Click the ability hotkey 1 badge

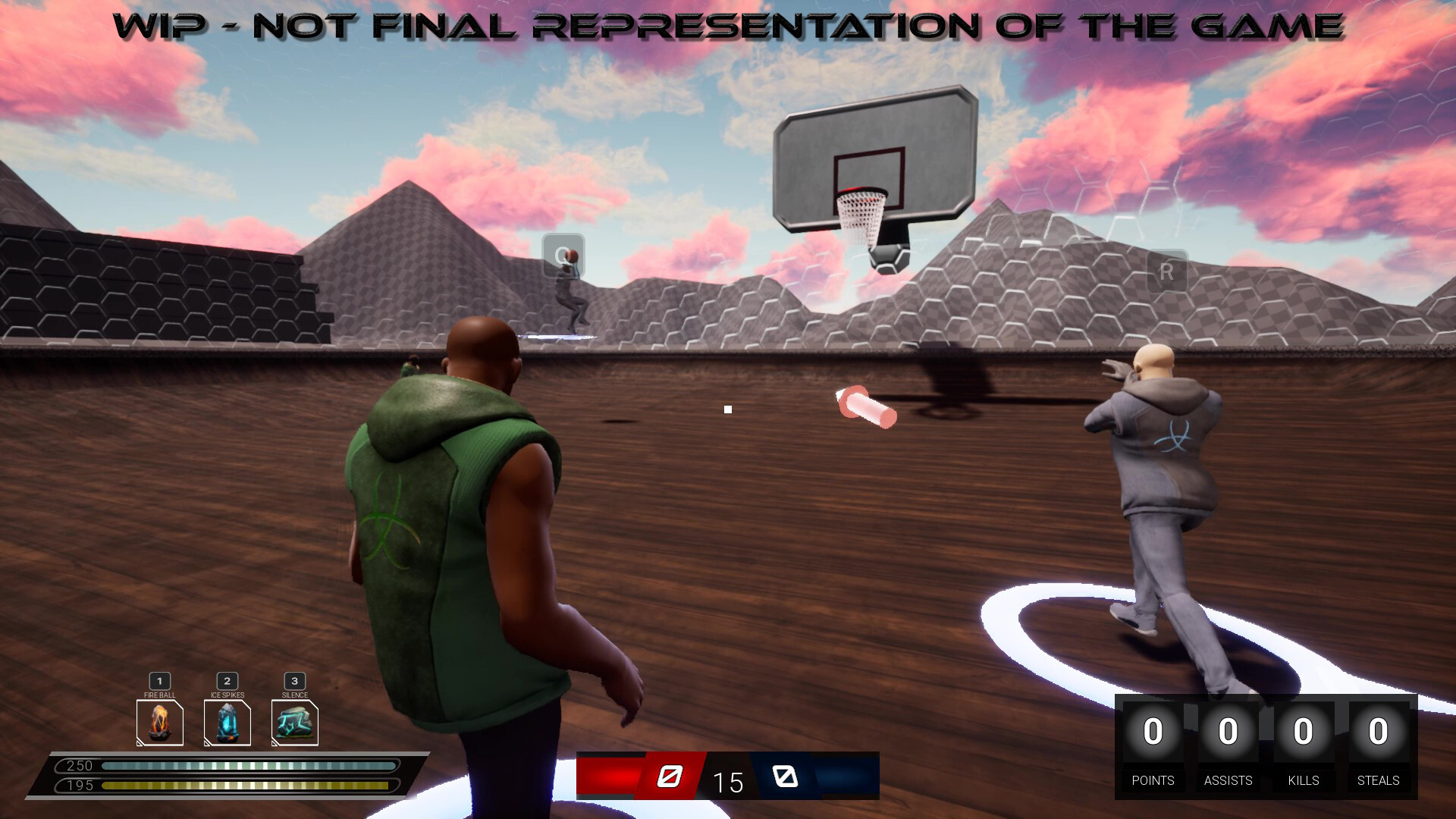pos(159,681)
